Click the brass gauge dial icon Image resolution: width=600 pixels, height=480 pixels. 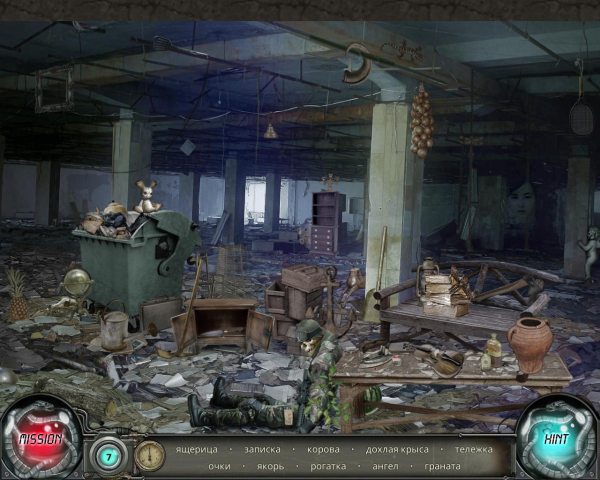(x=149, y=455)
